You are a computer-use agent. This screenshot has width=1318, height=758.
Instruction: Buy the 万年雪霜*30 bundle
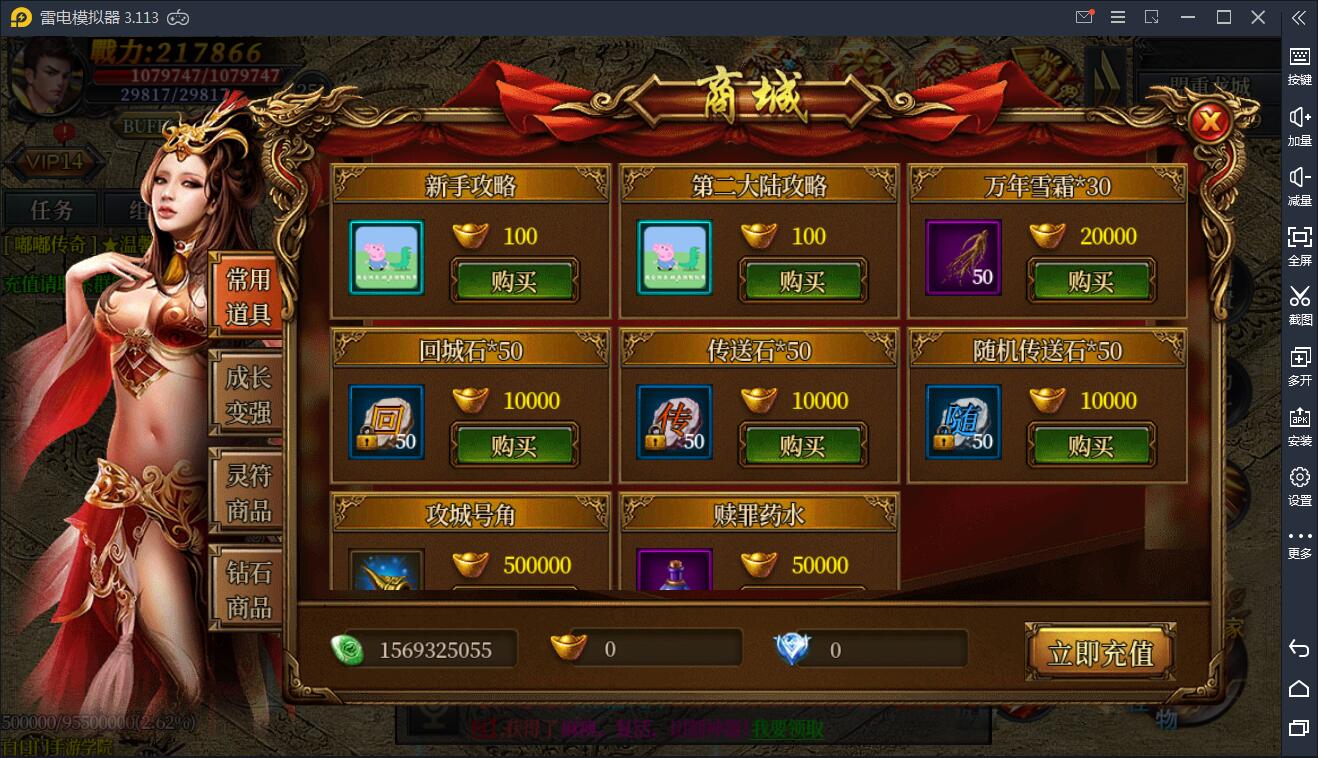[x=1091, y=281]
